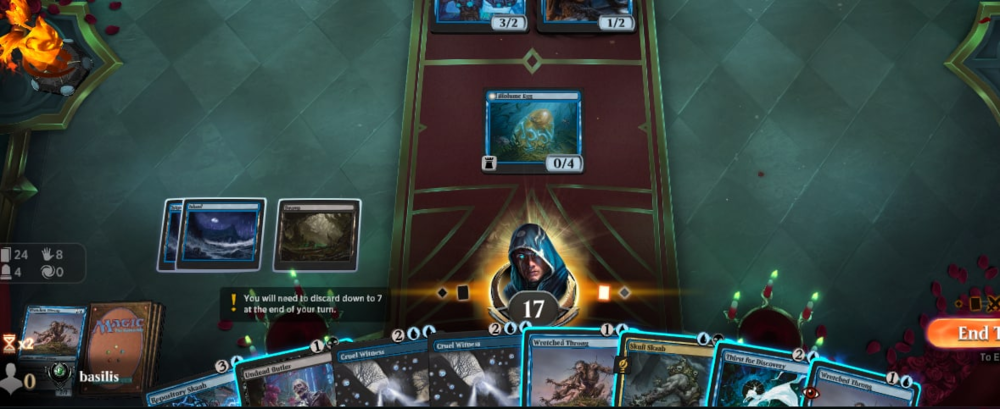Select Thirst for Discovery in hand
Screen dimensions: 1000x409
click(755, 382)
